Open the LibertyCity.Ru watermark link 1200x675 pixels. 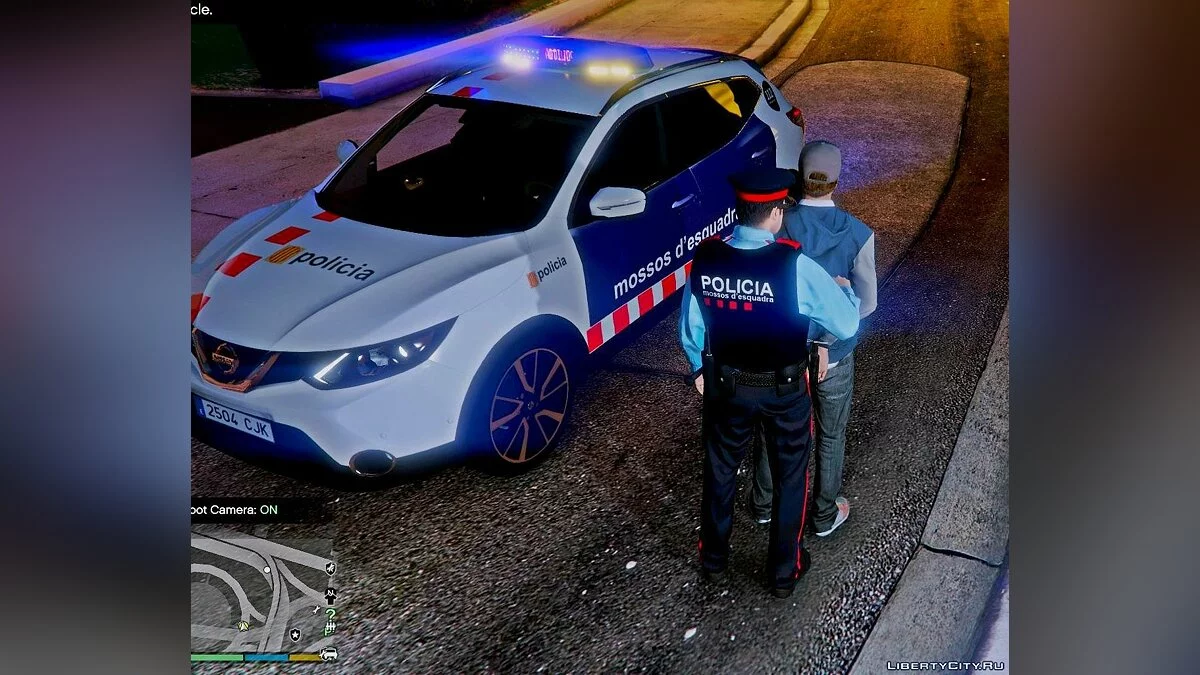click(x=945, y=666)
